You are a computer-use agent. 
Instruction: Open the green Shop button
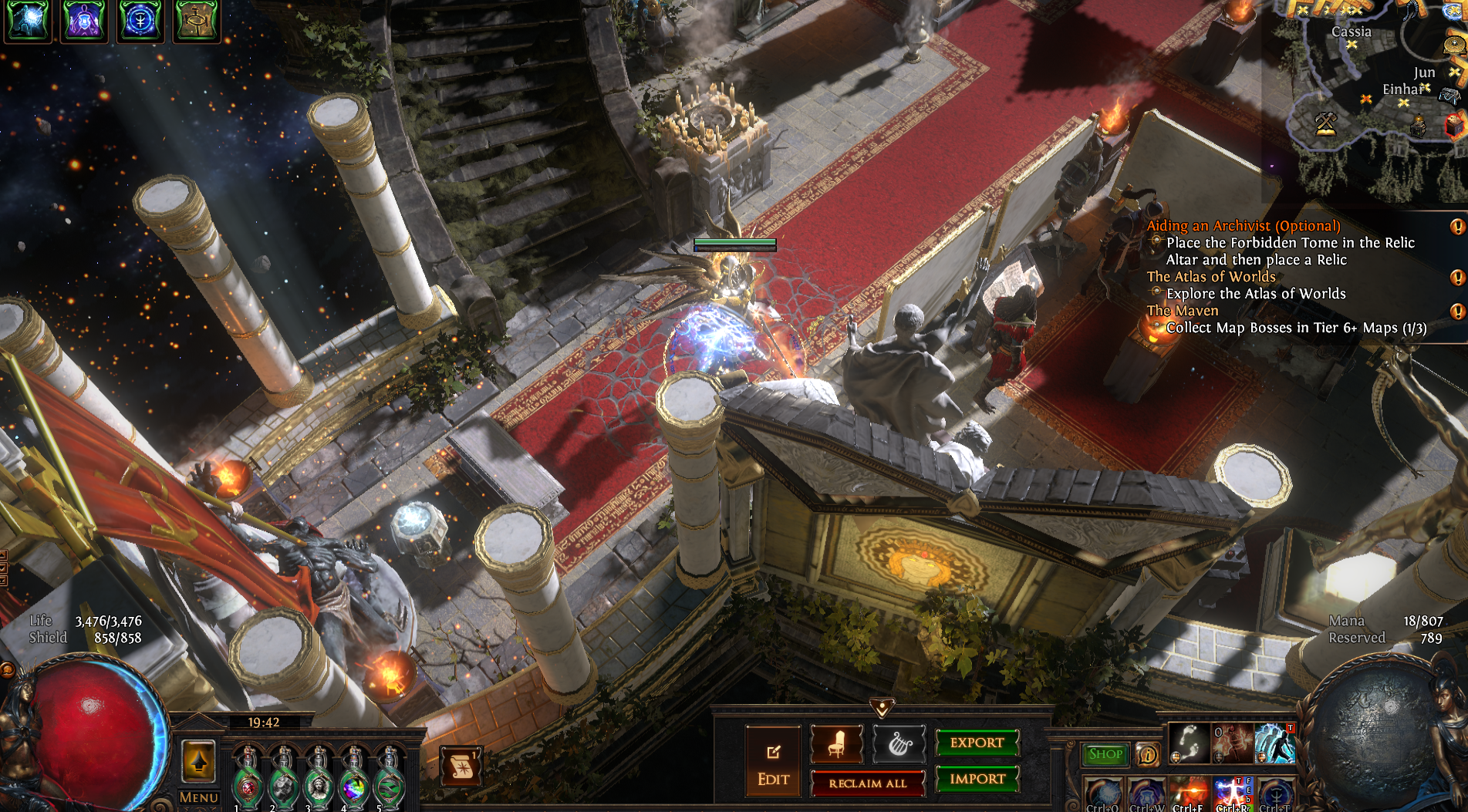click(1105, 754)
